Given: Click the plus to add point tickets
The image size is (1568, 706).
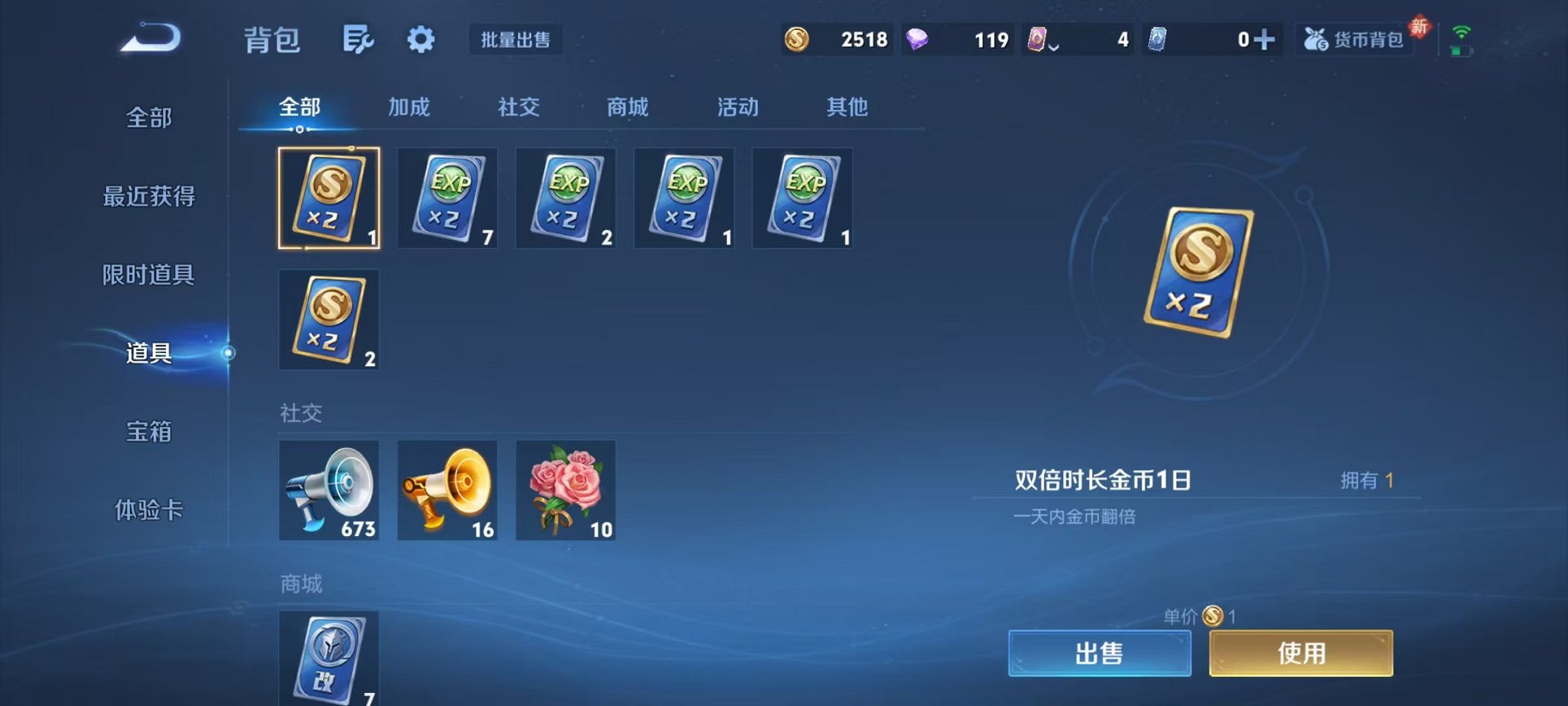Looking at the screenshot, I should (x=1264, y=37).
